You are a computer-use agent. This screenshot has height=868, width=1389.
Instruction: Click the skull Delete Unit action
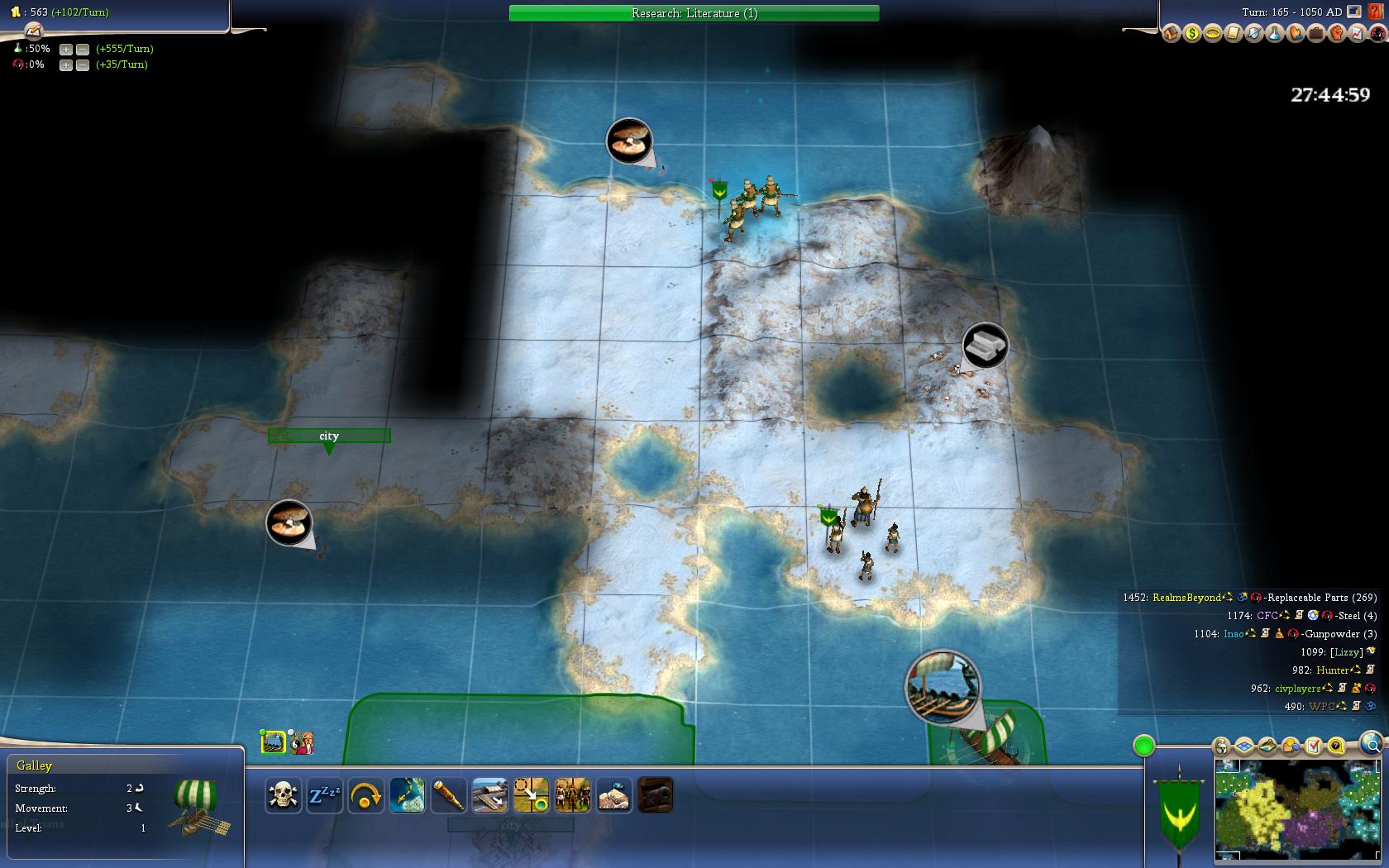pos(284,796)
